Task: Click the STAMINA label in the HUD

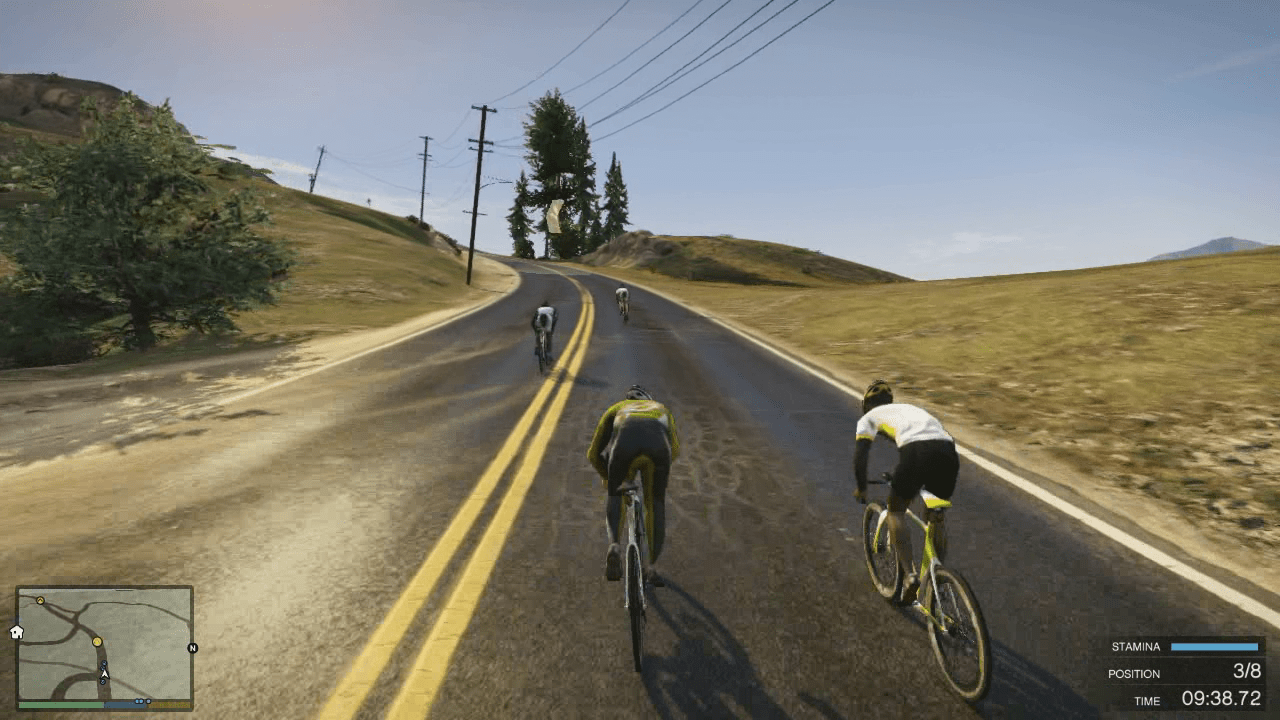Action: coord(1137,646)
